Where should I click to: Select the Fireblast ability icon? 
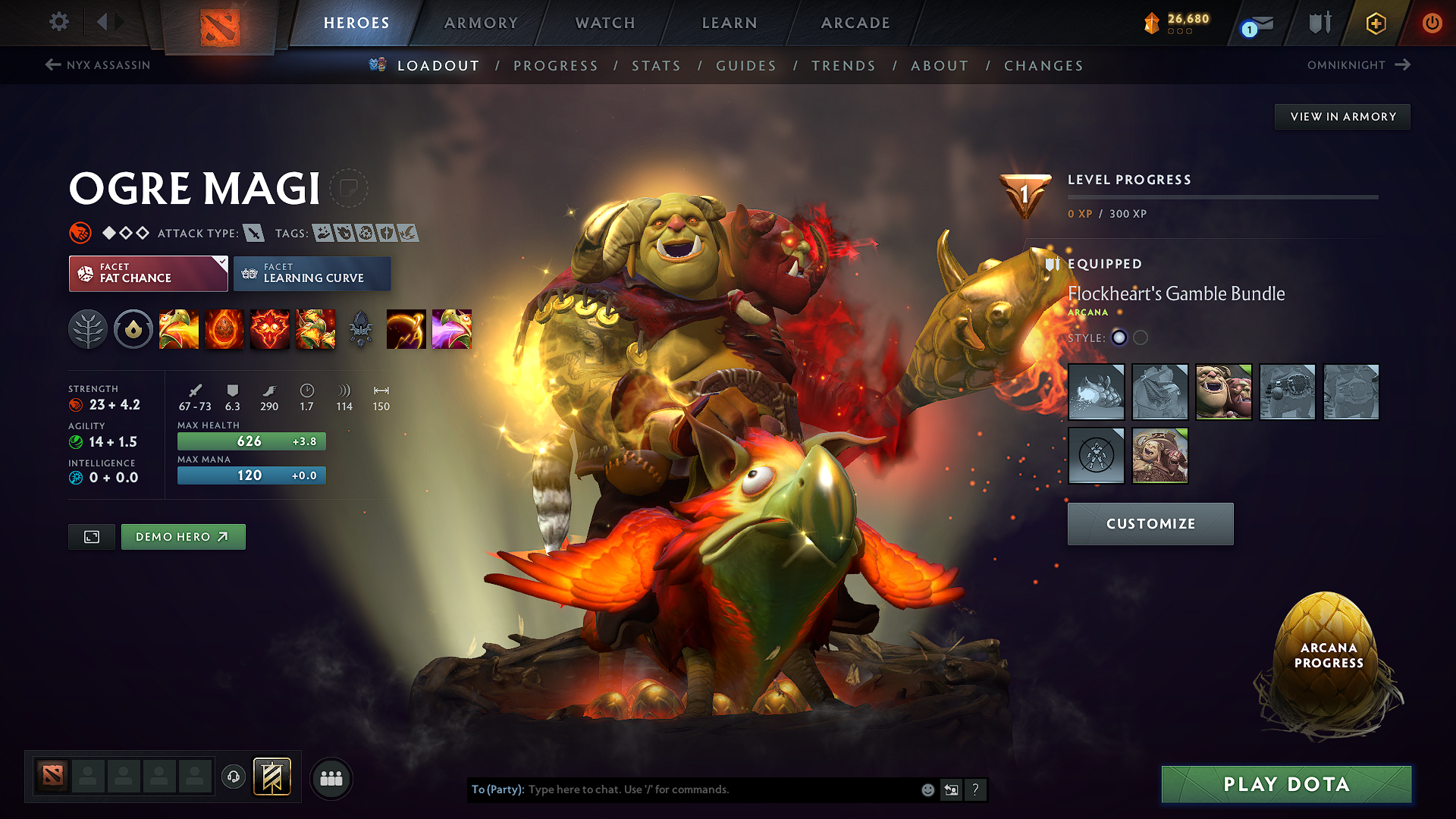179,329
